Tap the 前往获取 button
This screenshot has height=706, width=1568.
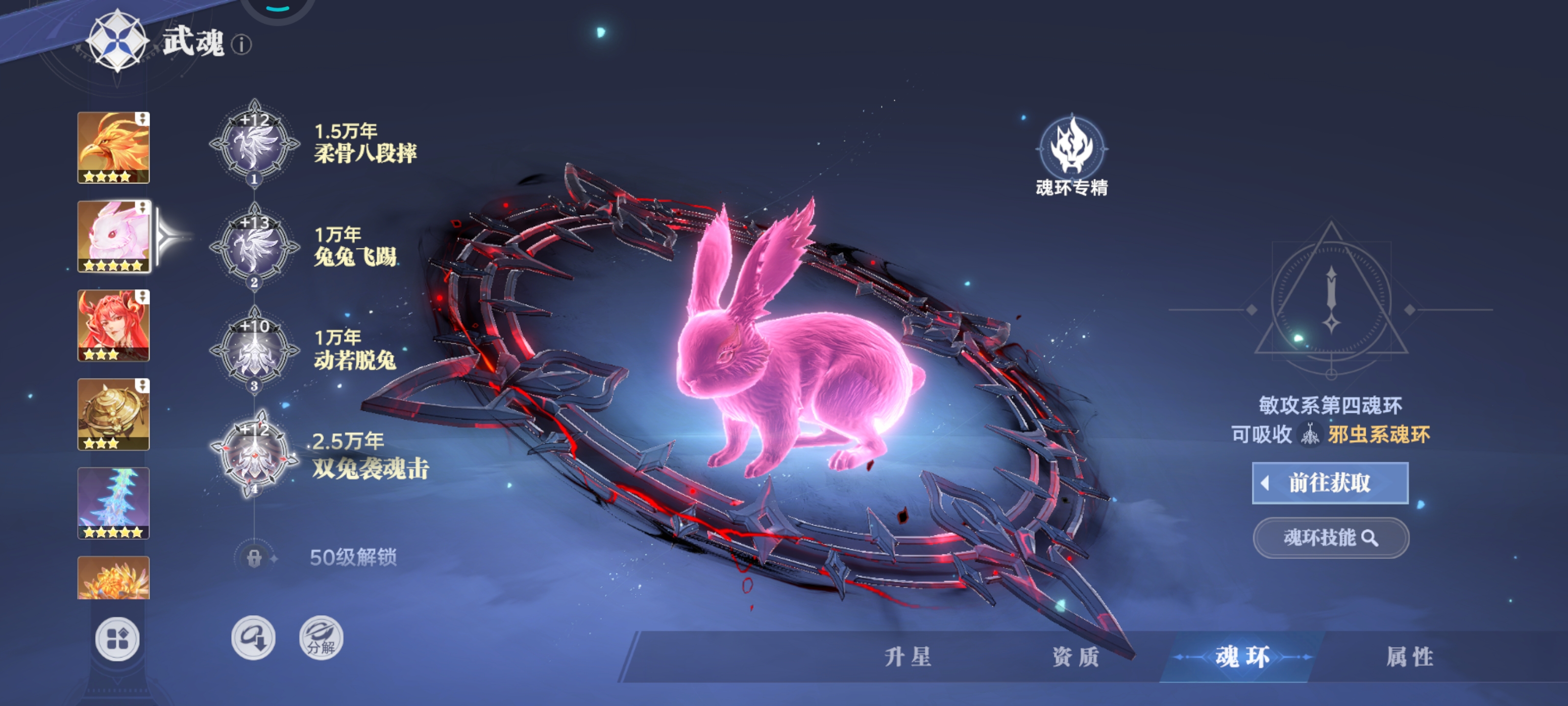pos(1330,483)
